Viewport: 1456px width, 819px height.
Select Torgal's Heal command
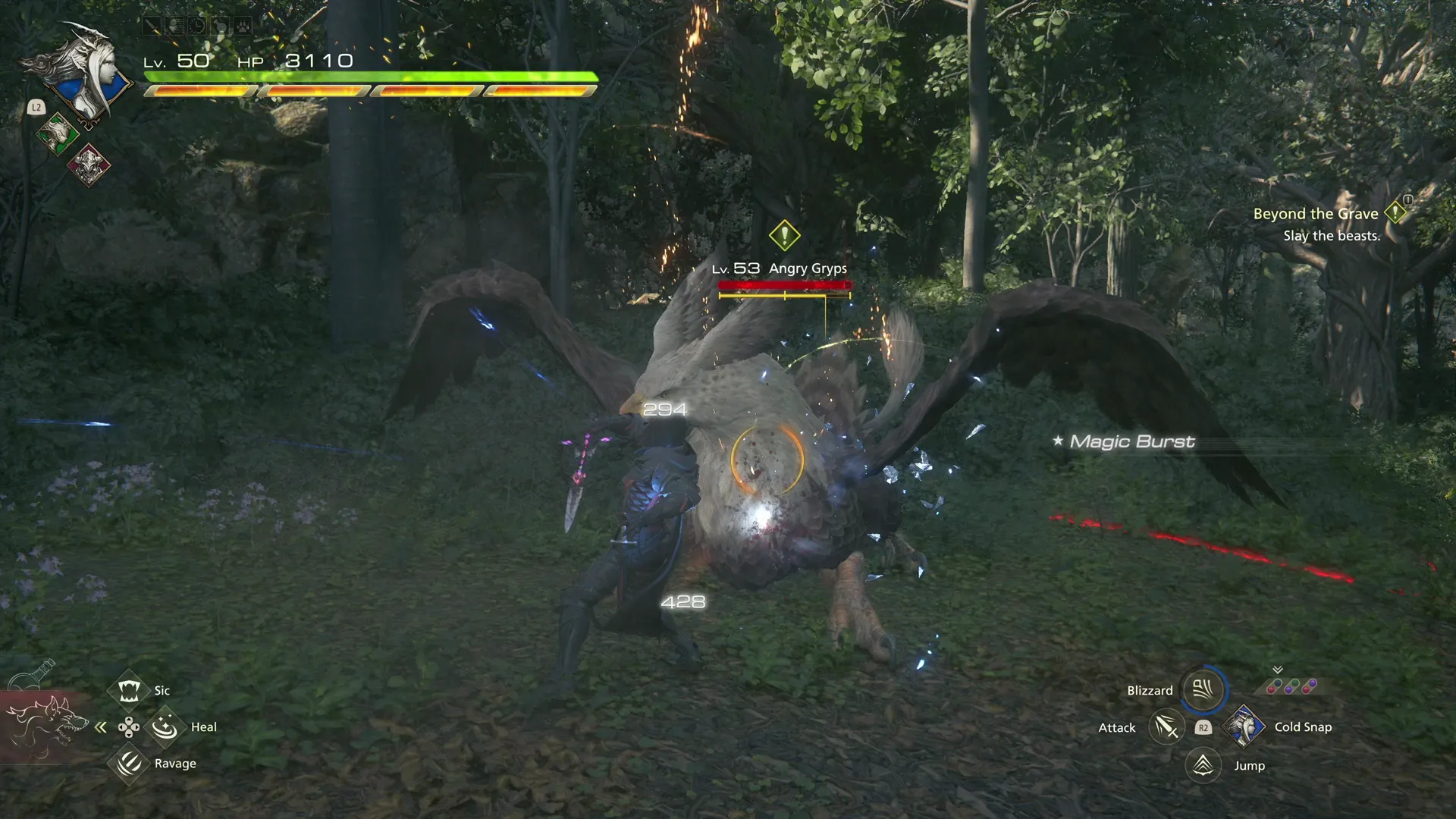(x=165, y=726)
